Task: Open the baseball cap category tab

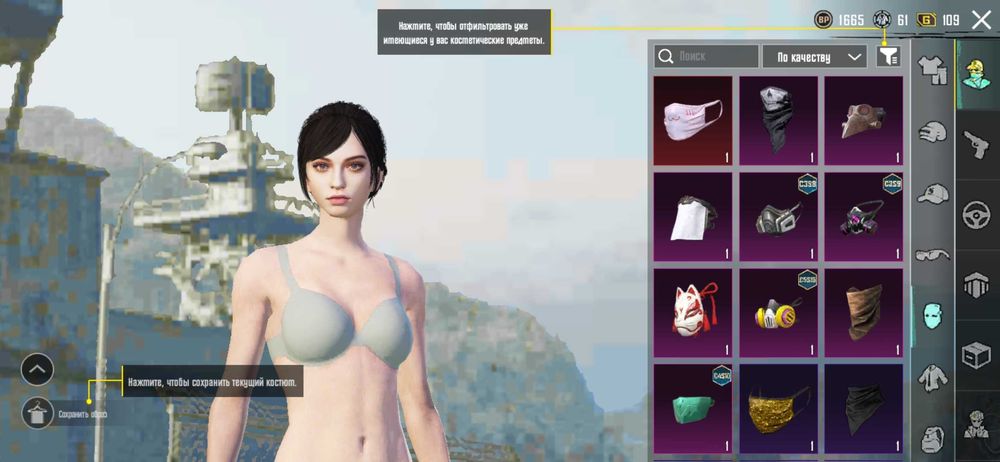Action: pos(933,193)
